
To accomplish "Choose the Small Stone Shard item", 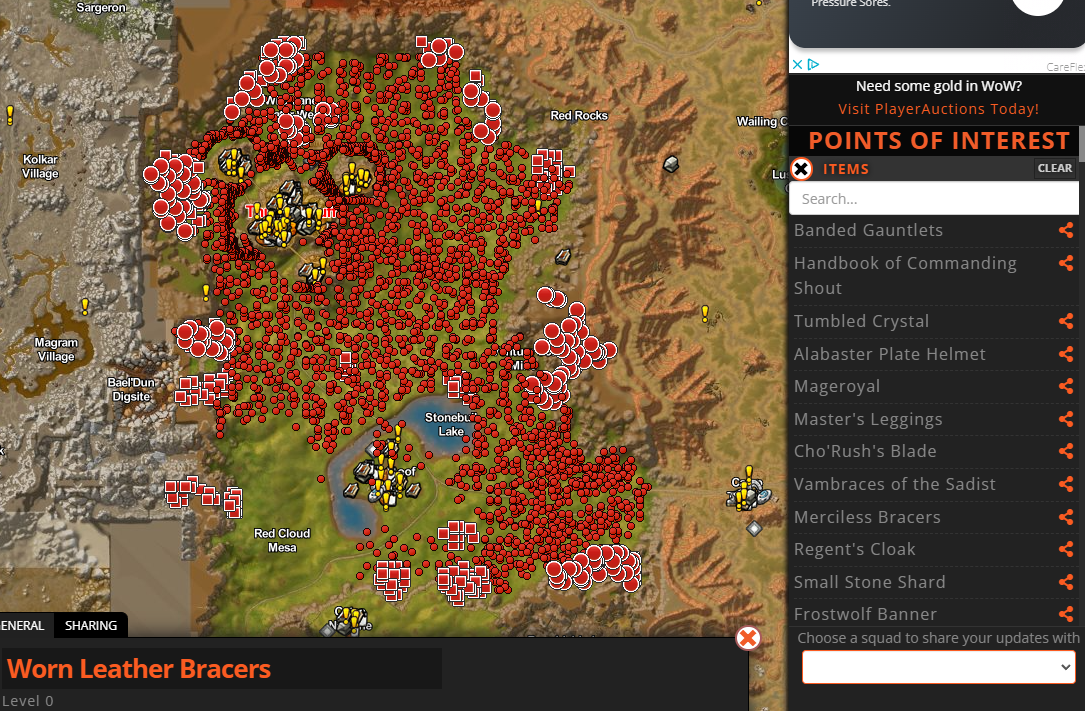I will click(x=869, y=582).
